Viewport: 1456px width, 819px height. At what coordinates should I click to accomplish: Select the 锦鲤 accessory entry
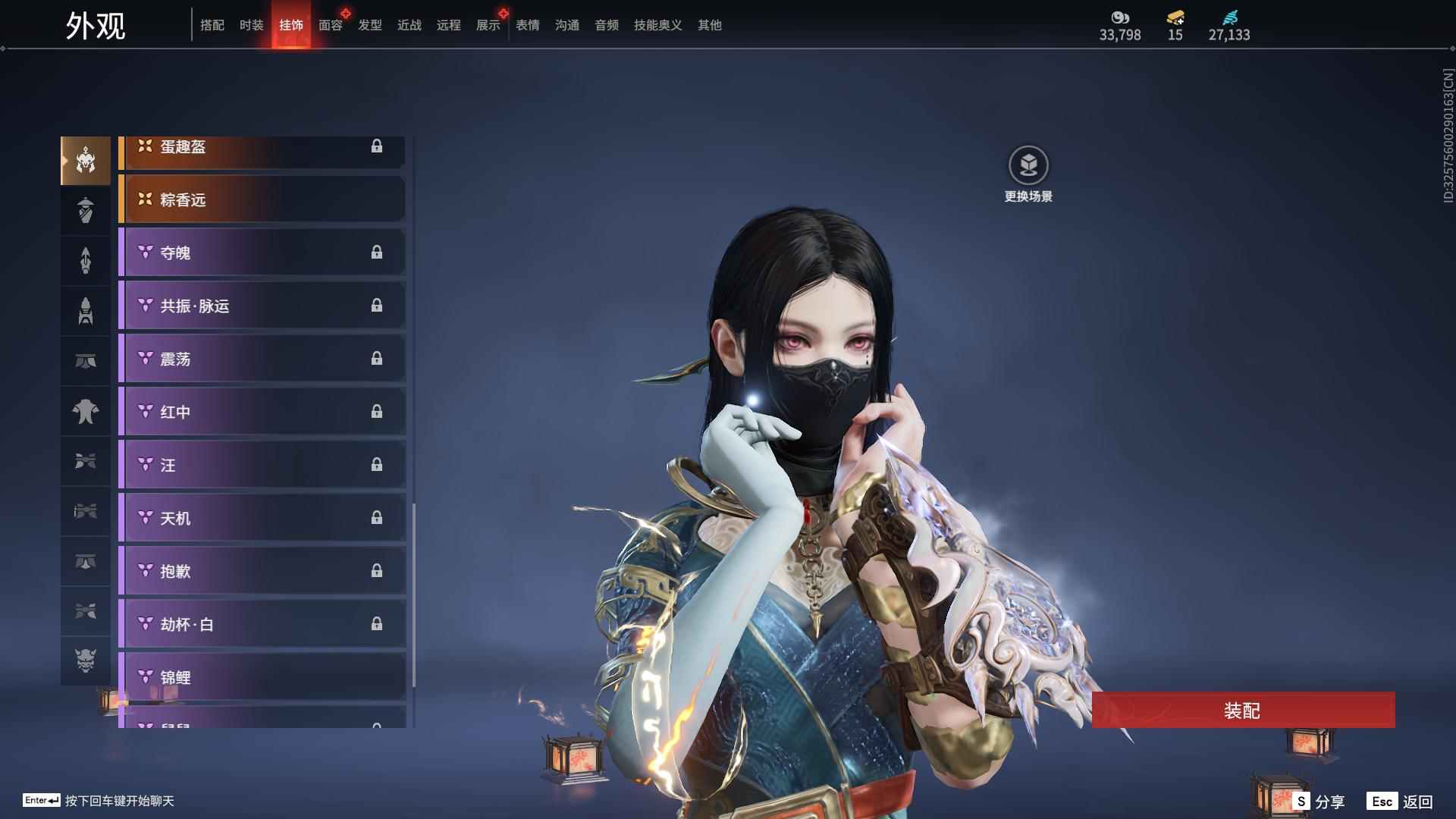[262, 677]
